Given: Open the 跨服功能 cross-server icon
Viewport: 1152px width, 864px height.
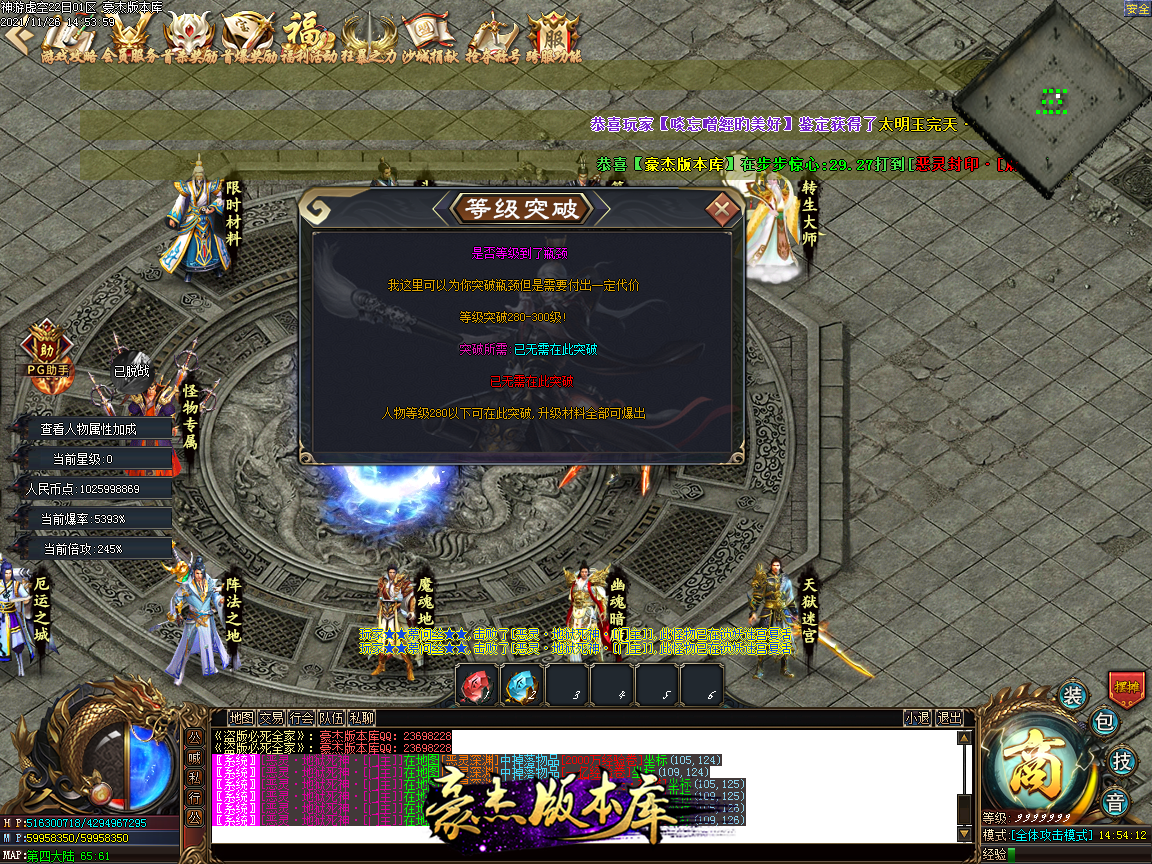Looking at the screenshot, I should pyautogui.click(x=553, y=38).
